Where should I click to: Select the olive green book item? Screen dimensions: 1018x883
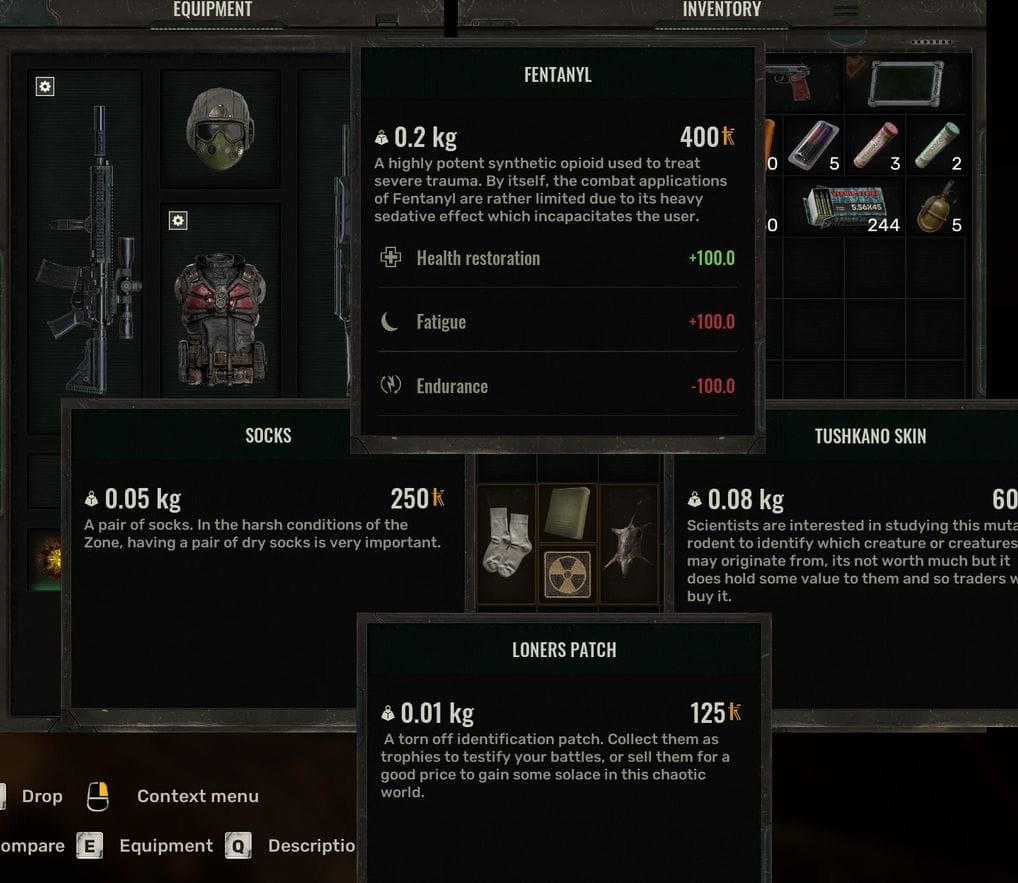567,513
